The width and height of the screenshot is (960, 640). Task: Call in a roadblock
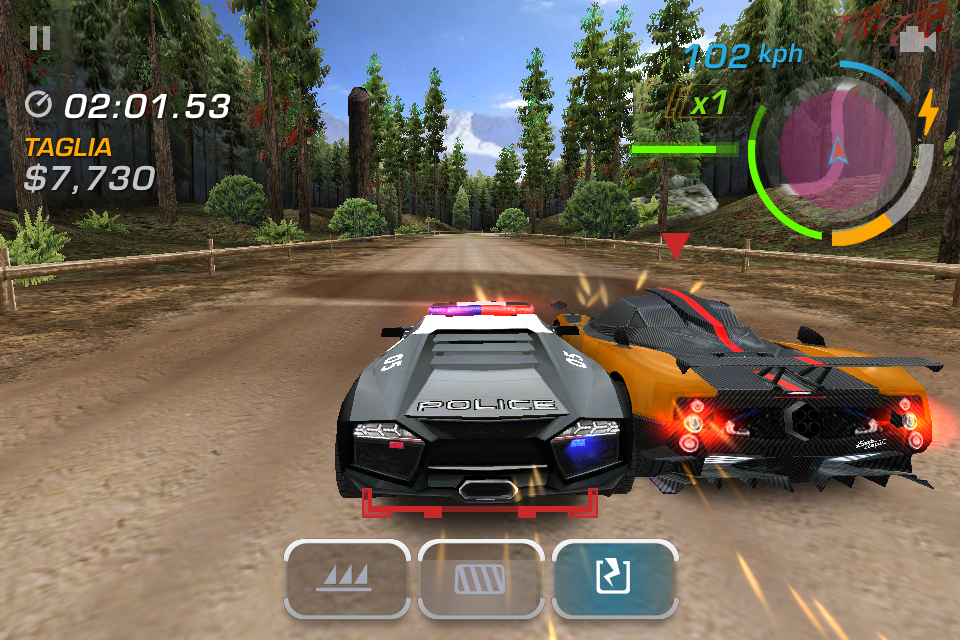tap(481, 579)
